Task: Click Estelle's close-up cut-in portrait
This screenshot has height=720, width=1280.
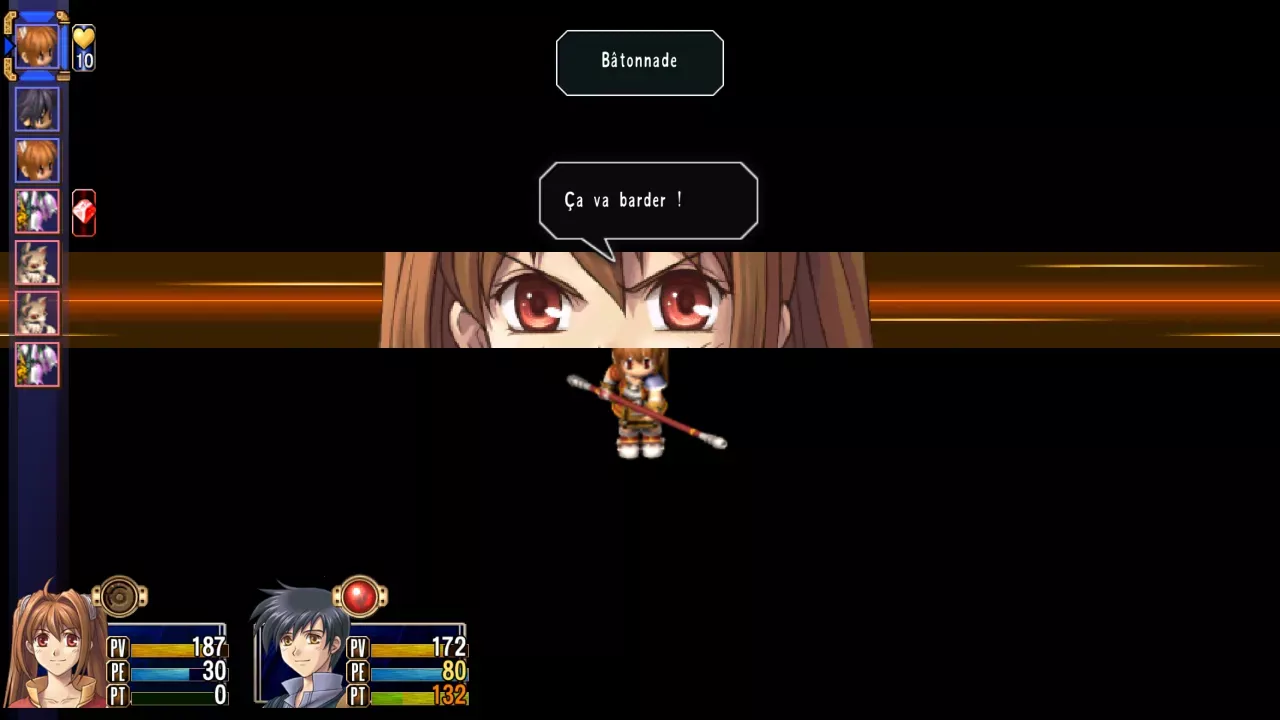Action: (625, 300)
